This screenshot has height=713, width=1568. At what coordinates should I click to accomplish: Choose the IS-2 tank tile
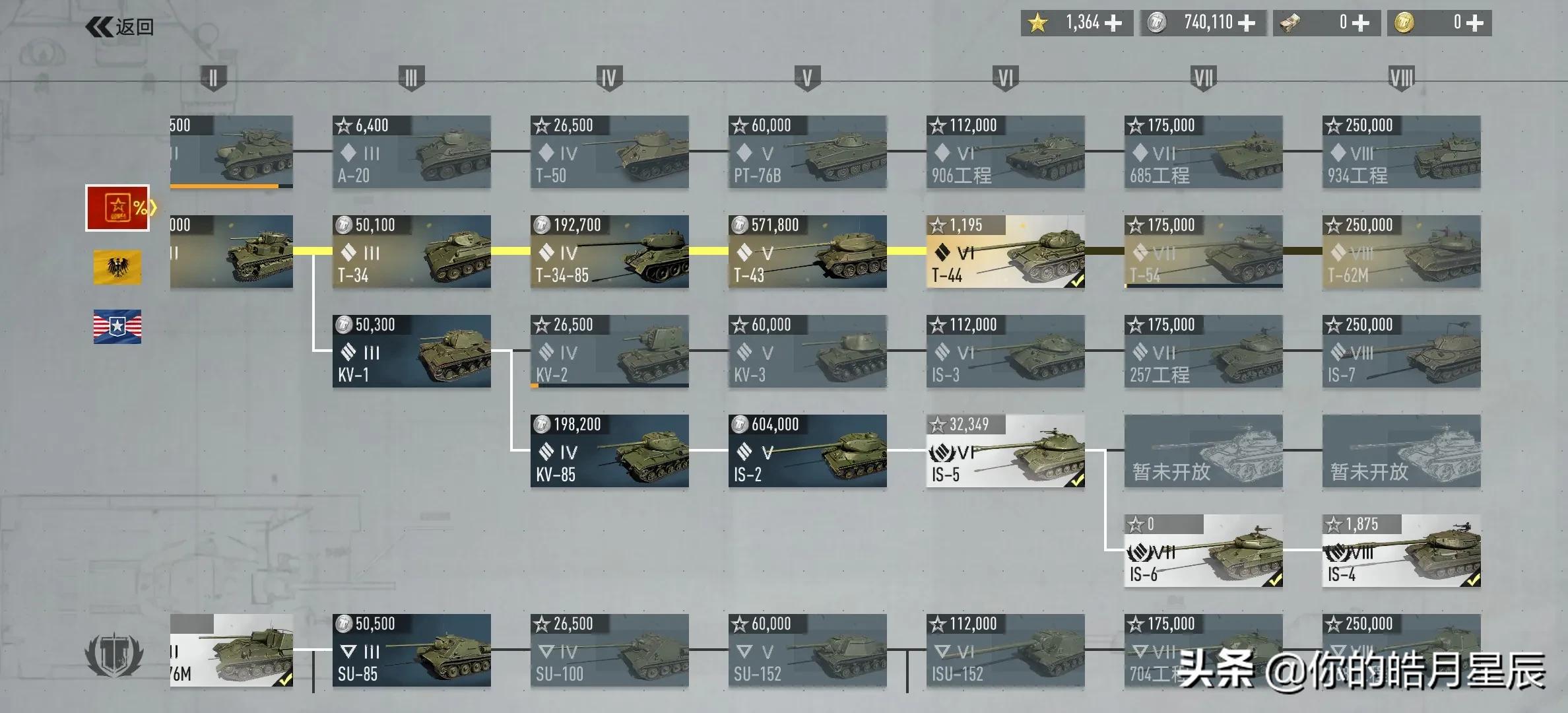pos(807,451)
